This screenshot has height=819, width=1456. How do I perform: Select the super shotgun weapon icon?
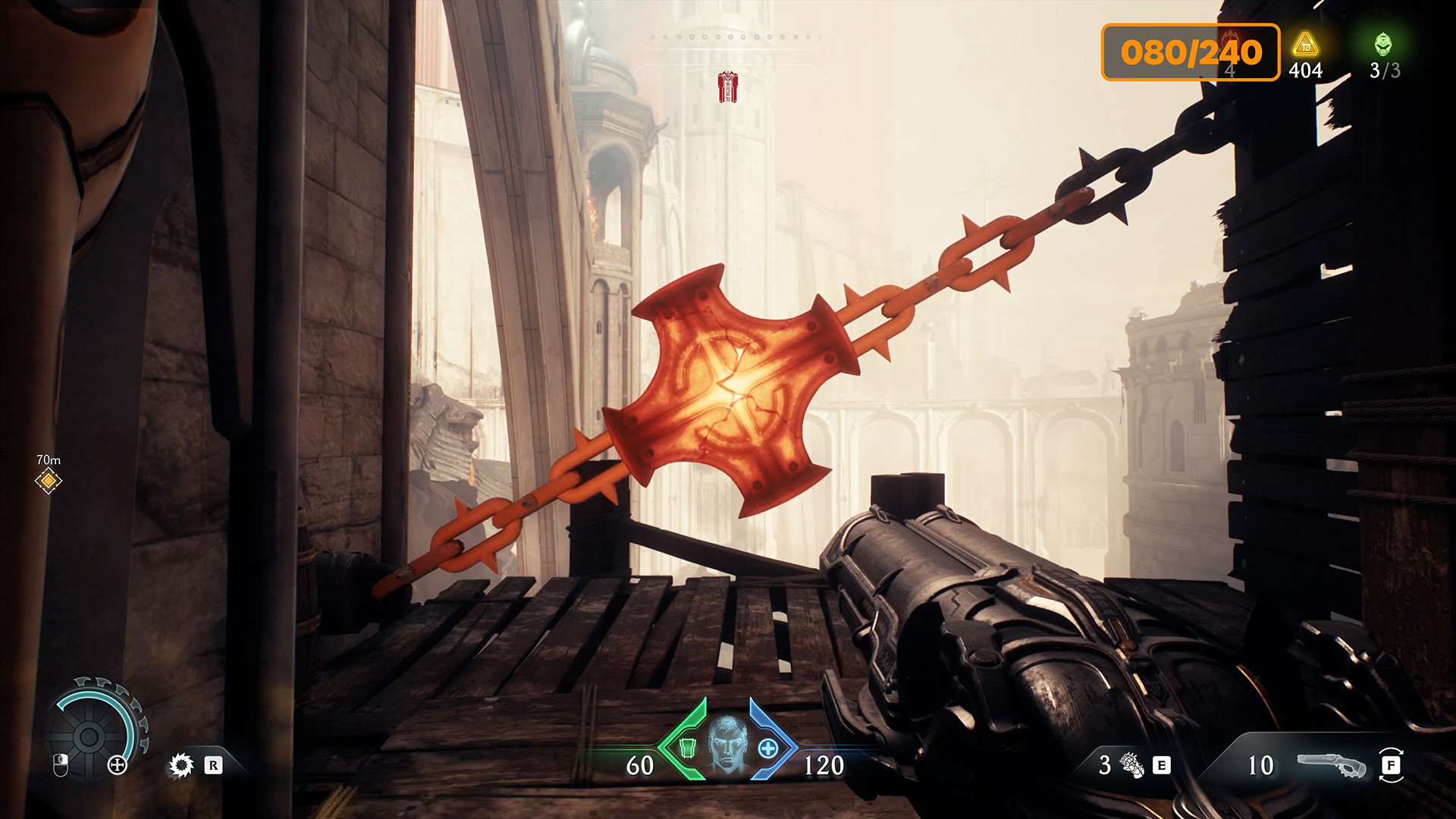[x=1331, y=765]
